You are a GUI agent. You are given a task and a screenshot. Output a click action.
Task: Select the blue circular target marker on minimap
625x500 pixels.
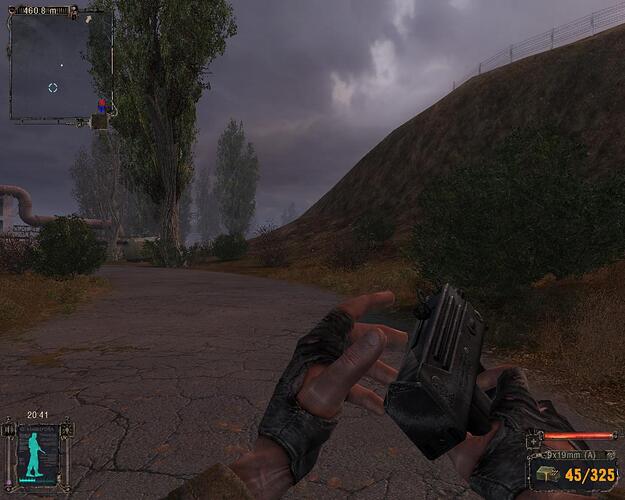click(x=53, y=88)
